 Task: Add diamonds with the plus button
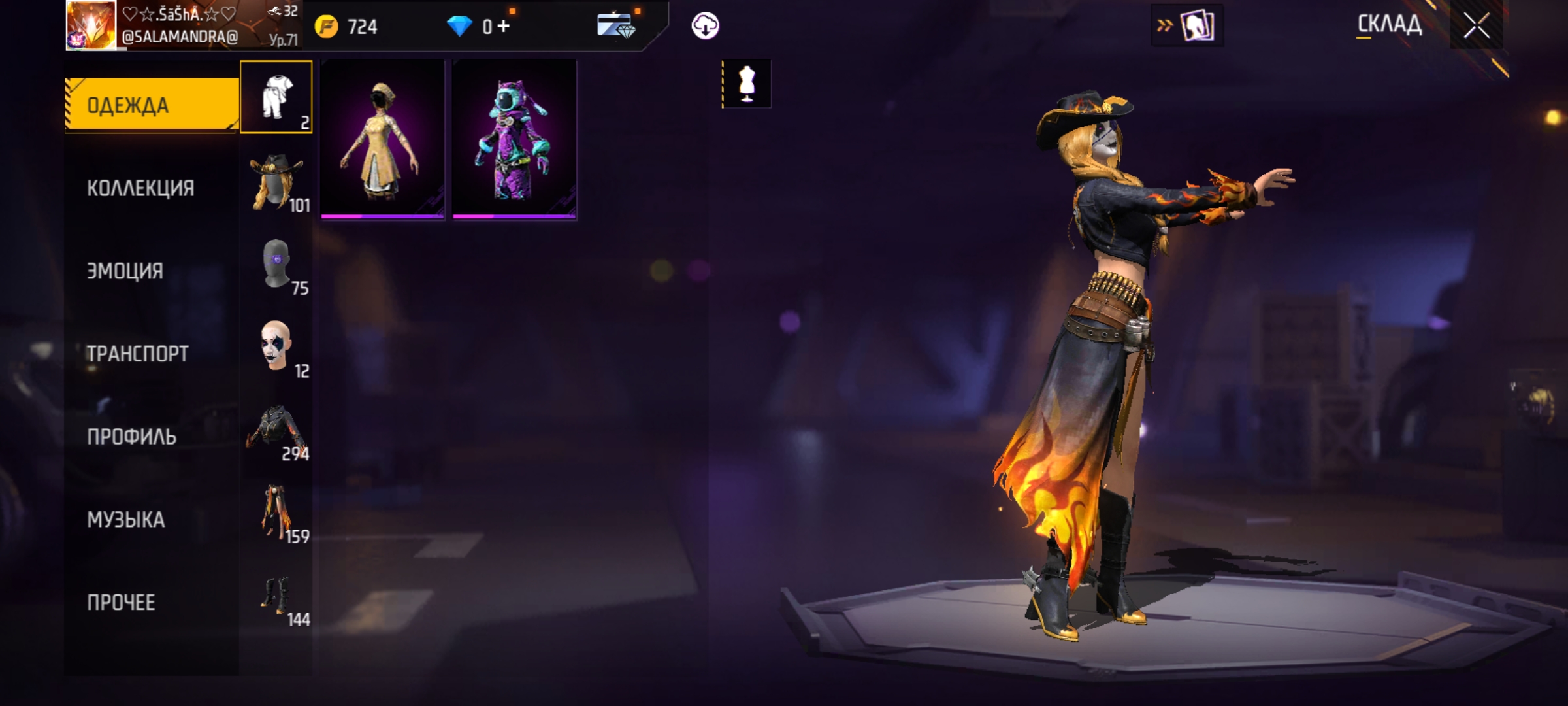[x=504, y=26]
